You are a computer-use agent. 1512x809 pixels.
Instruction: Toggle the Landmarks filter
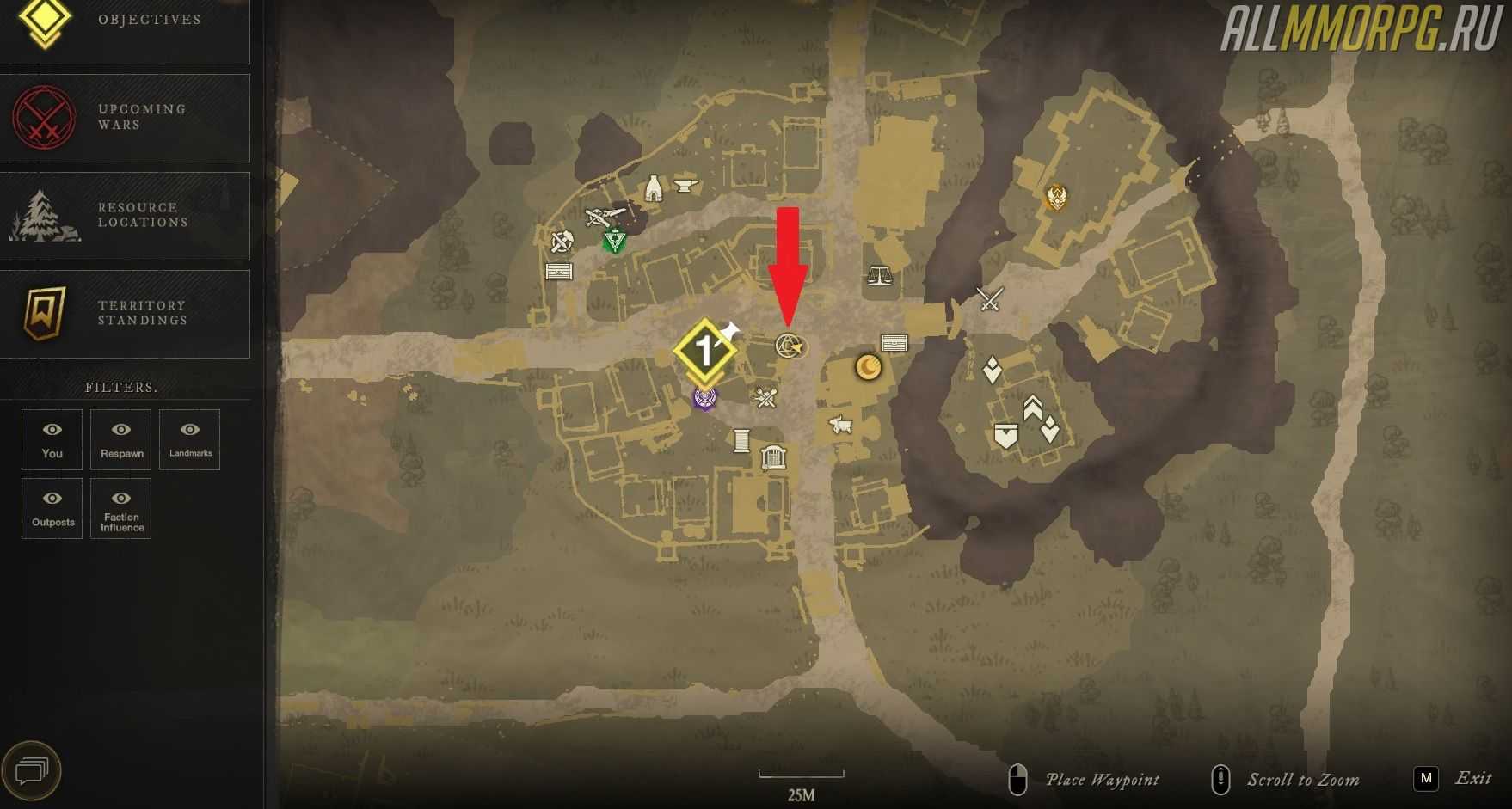click(190, 439)
